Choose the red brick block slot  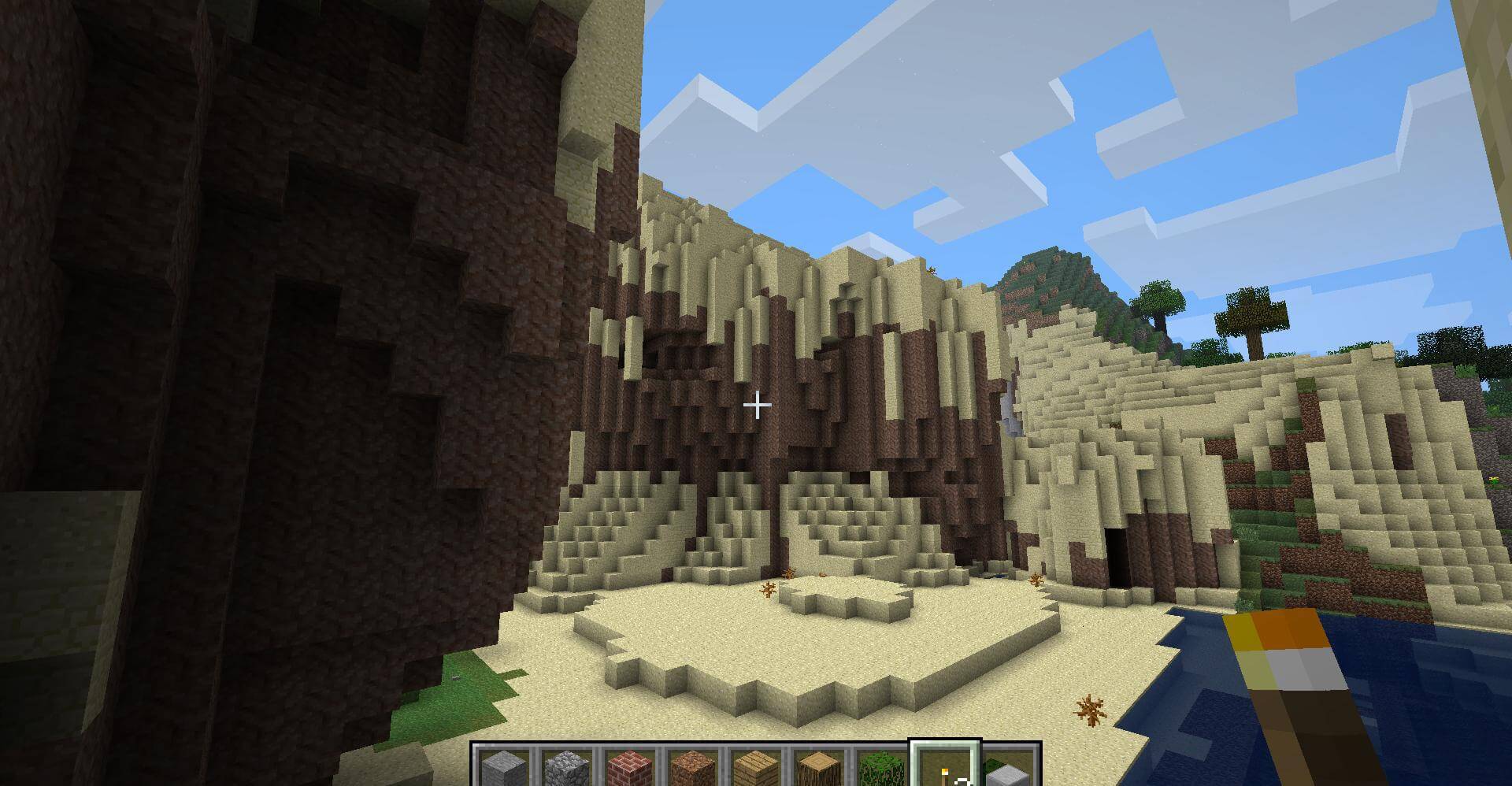(629, 769)
